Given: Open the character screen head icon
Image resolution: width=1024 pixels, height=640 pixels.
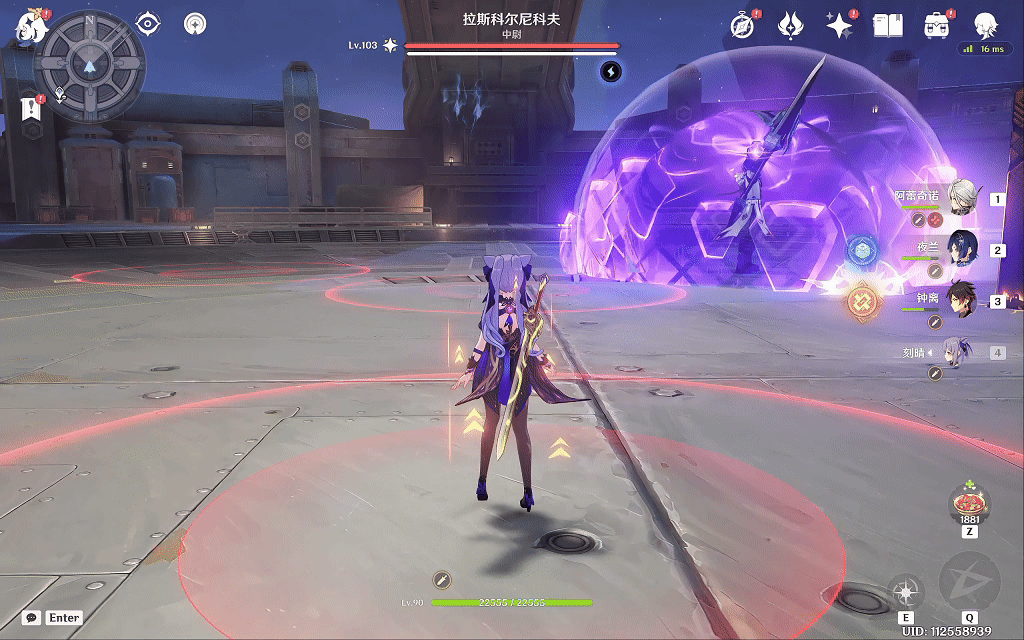Looking at the screenshot, I should (985, 25).
